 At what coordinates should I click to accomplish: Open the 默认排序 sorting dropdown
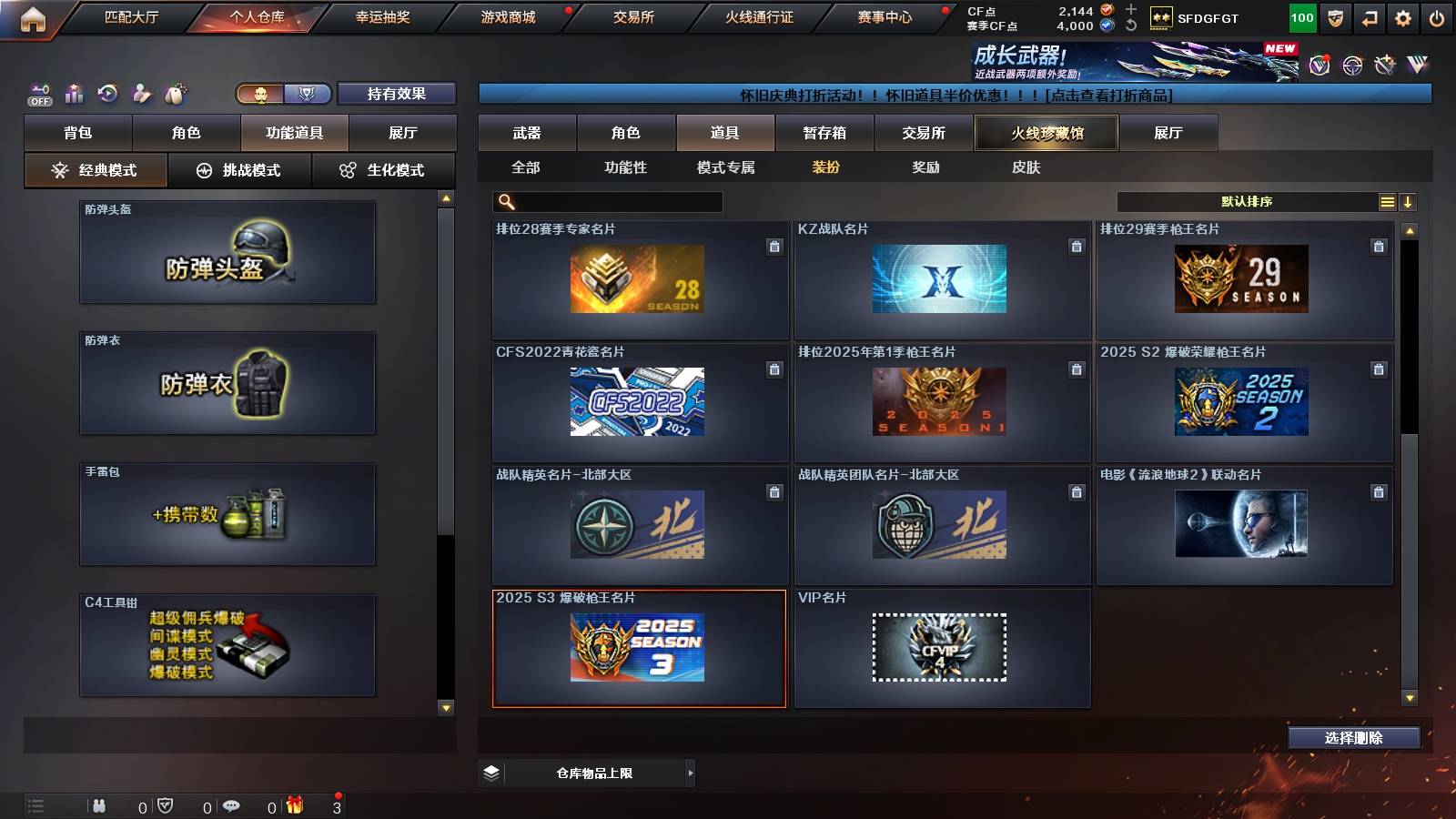pyautogui.click(x=1247, y=201)
